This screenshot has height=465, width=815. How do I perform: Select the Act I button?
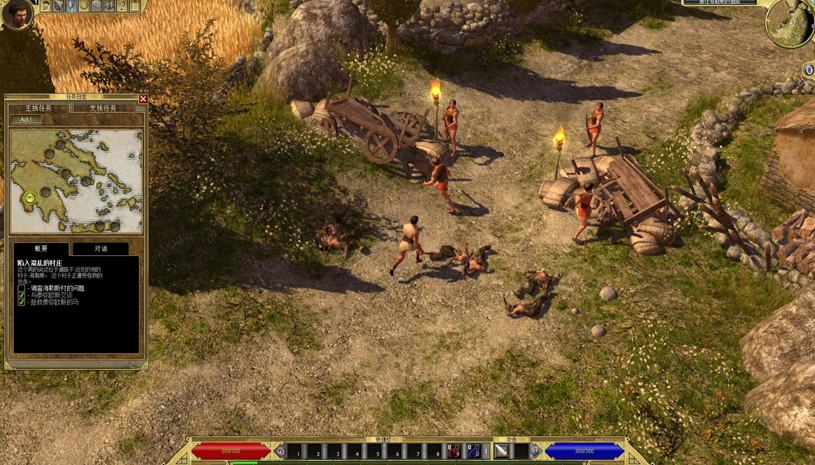26,120
